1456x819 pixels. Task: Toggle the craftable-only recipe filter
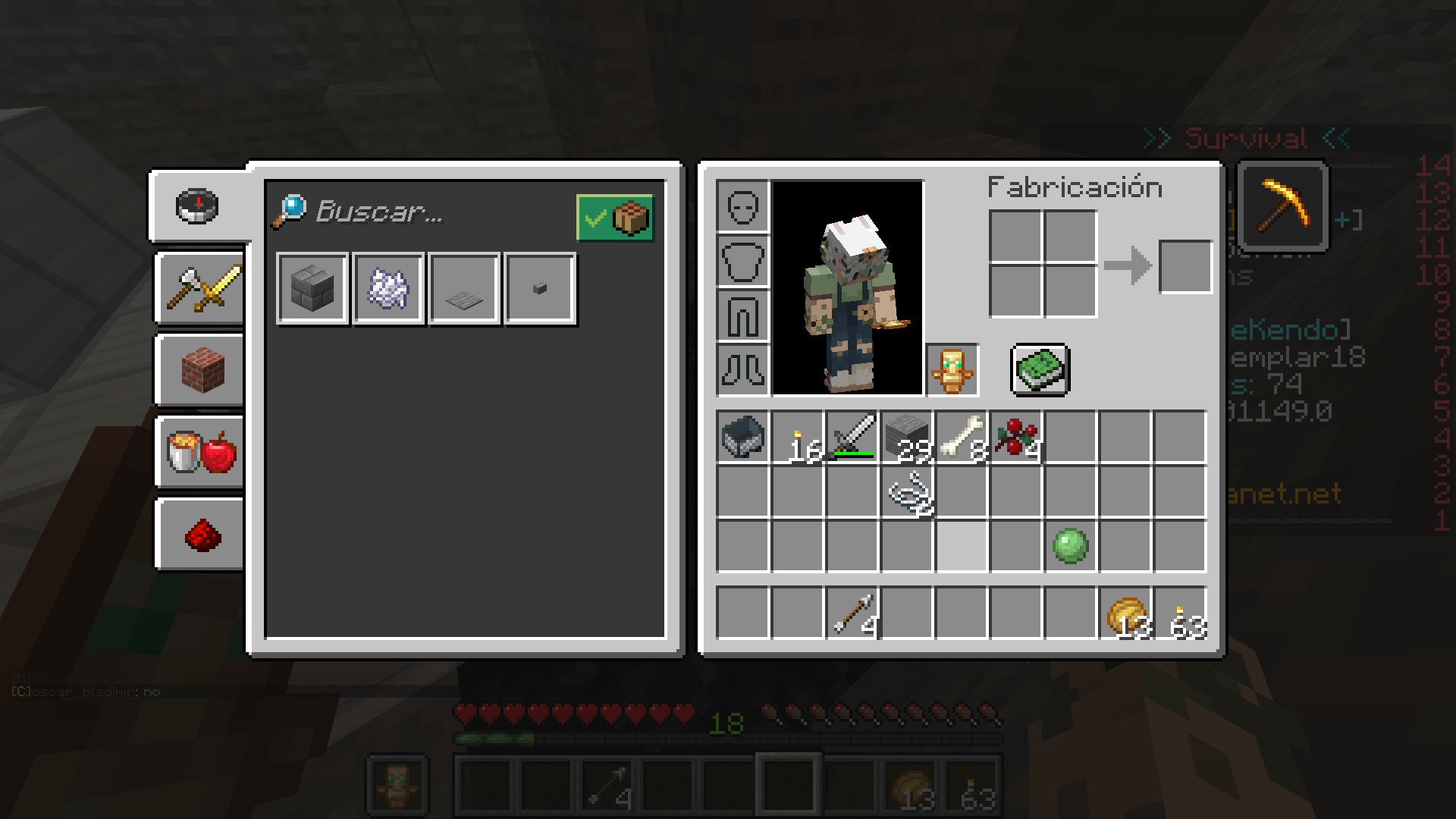615,218
